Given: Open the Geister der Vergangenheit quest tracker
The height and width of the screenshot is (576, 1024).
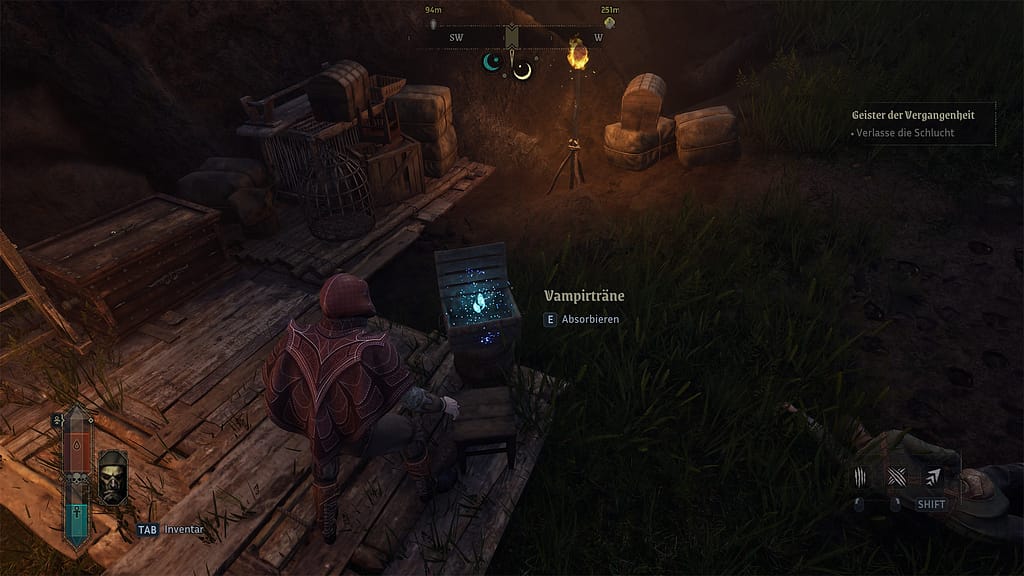Looking at the screenshot, I should 913,115.
